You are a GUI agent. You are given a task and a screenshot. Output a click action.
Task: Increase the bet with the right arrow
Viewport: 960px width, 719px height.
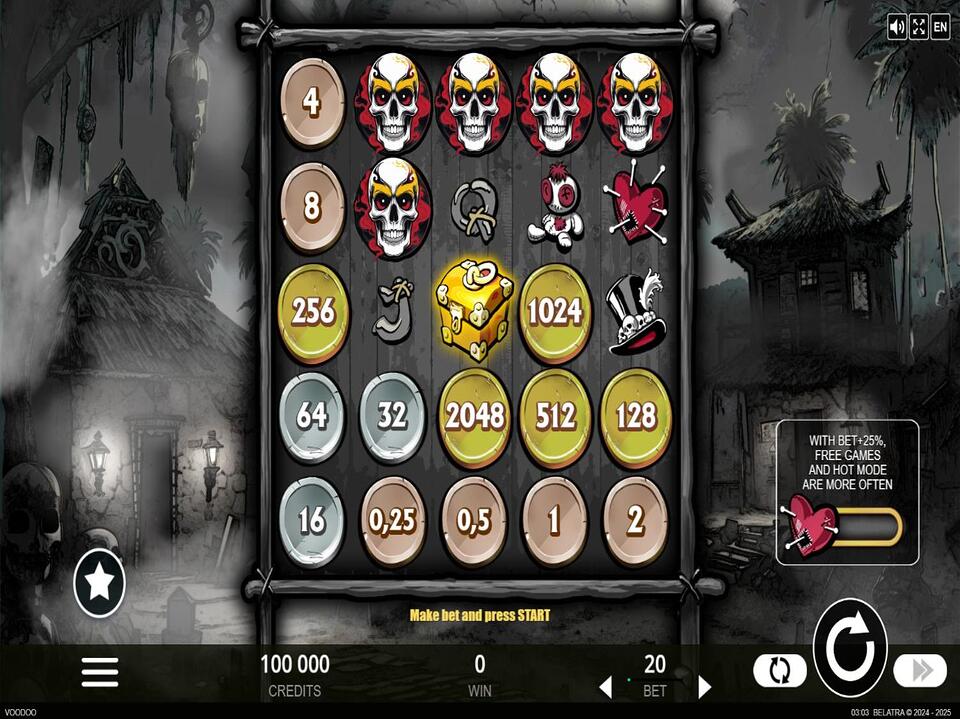coord(704,687)
